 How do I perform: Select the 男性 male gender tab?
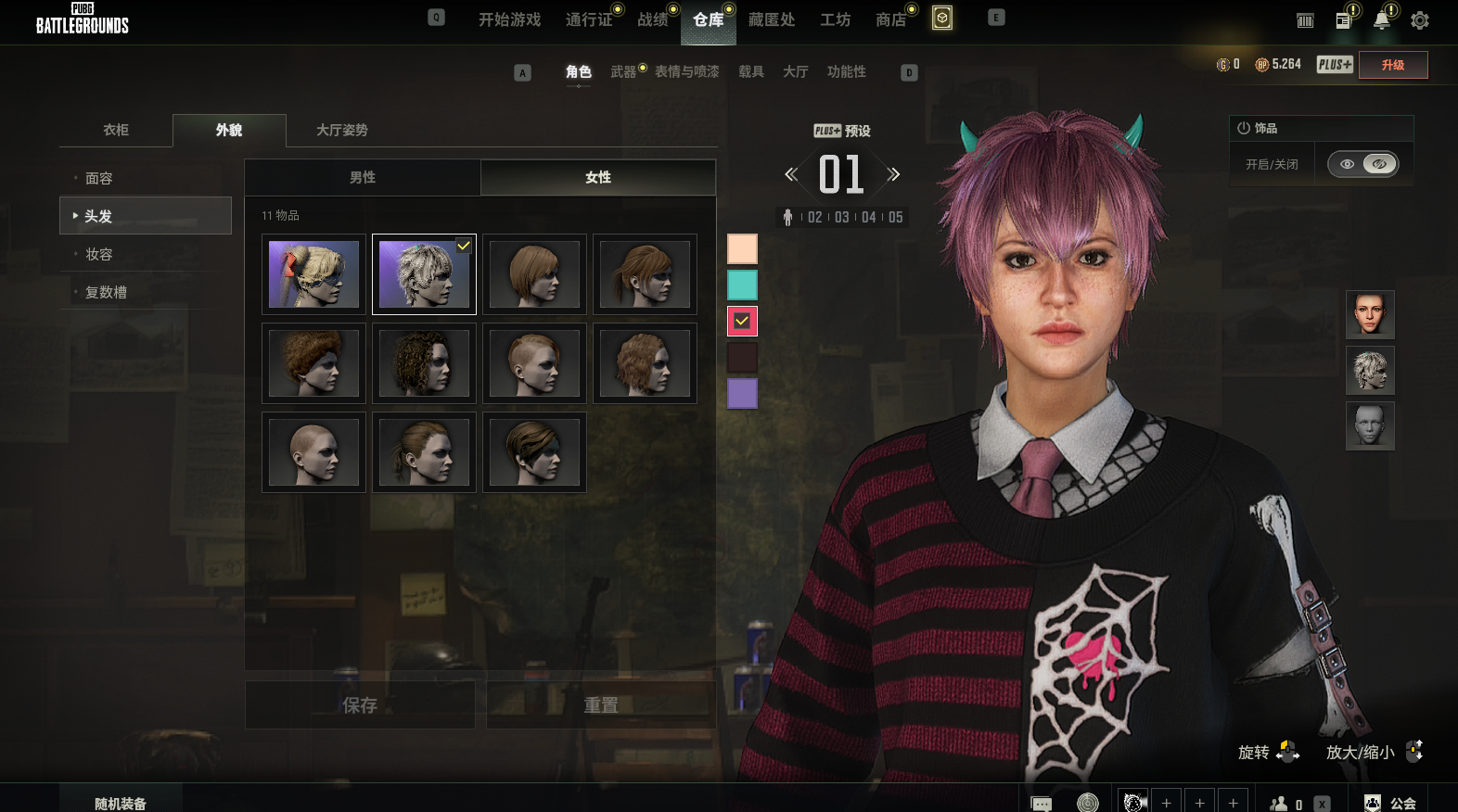(363, 177)
